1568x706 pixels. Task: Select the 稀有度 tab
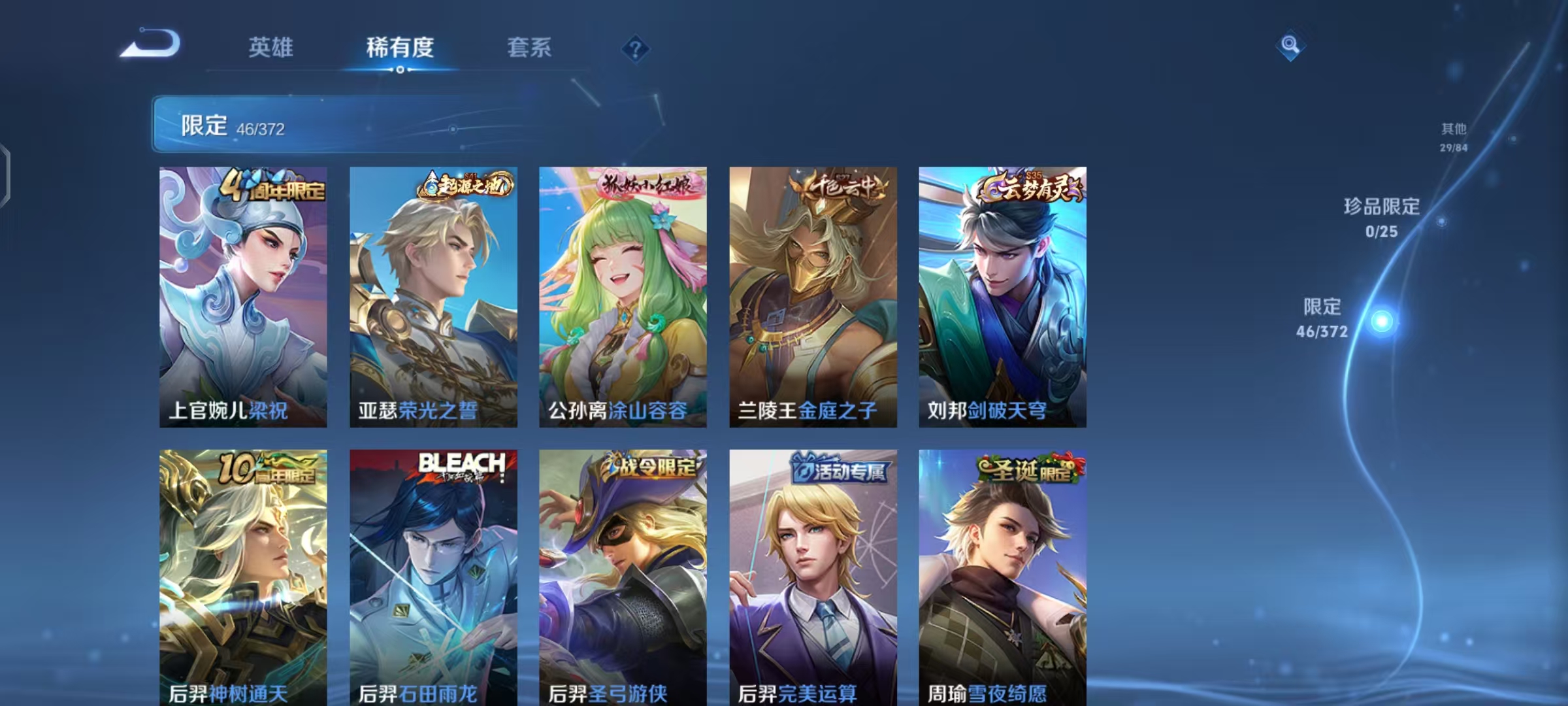tap(401, 47)
